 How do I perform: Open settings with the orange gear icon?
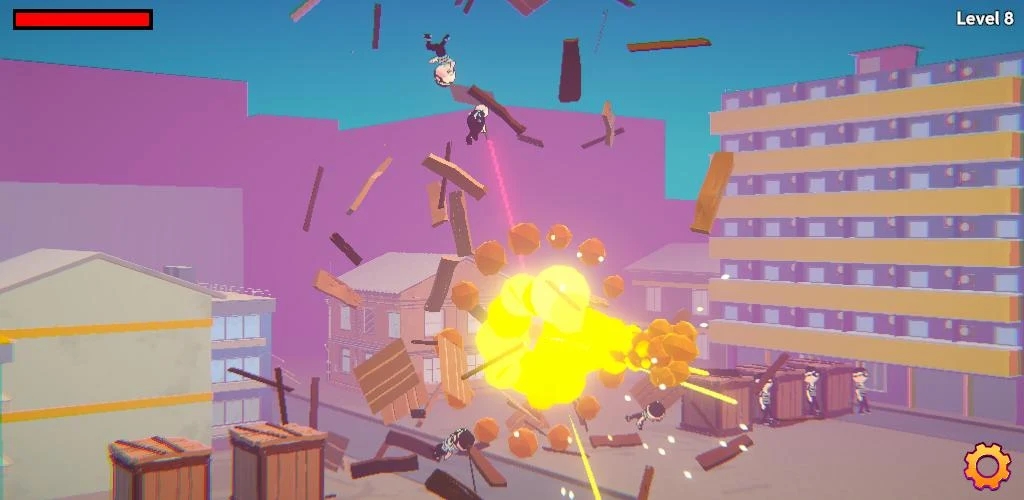pyautogui.click(x=986, y=465)
